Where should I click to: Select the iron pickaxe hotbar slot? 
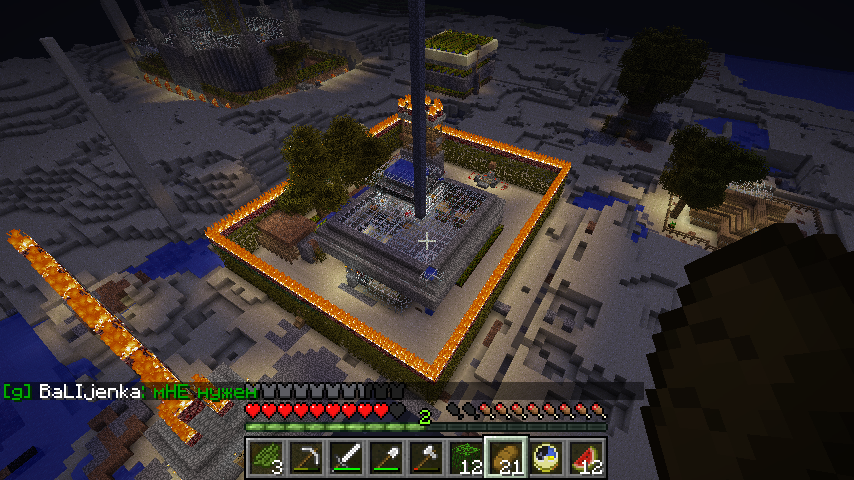click(305, 458)
